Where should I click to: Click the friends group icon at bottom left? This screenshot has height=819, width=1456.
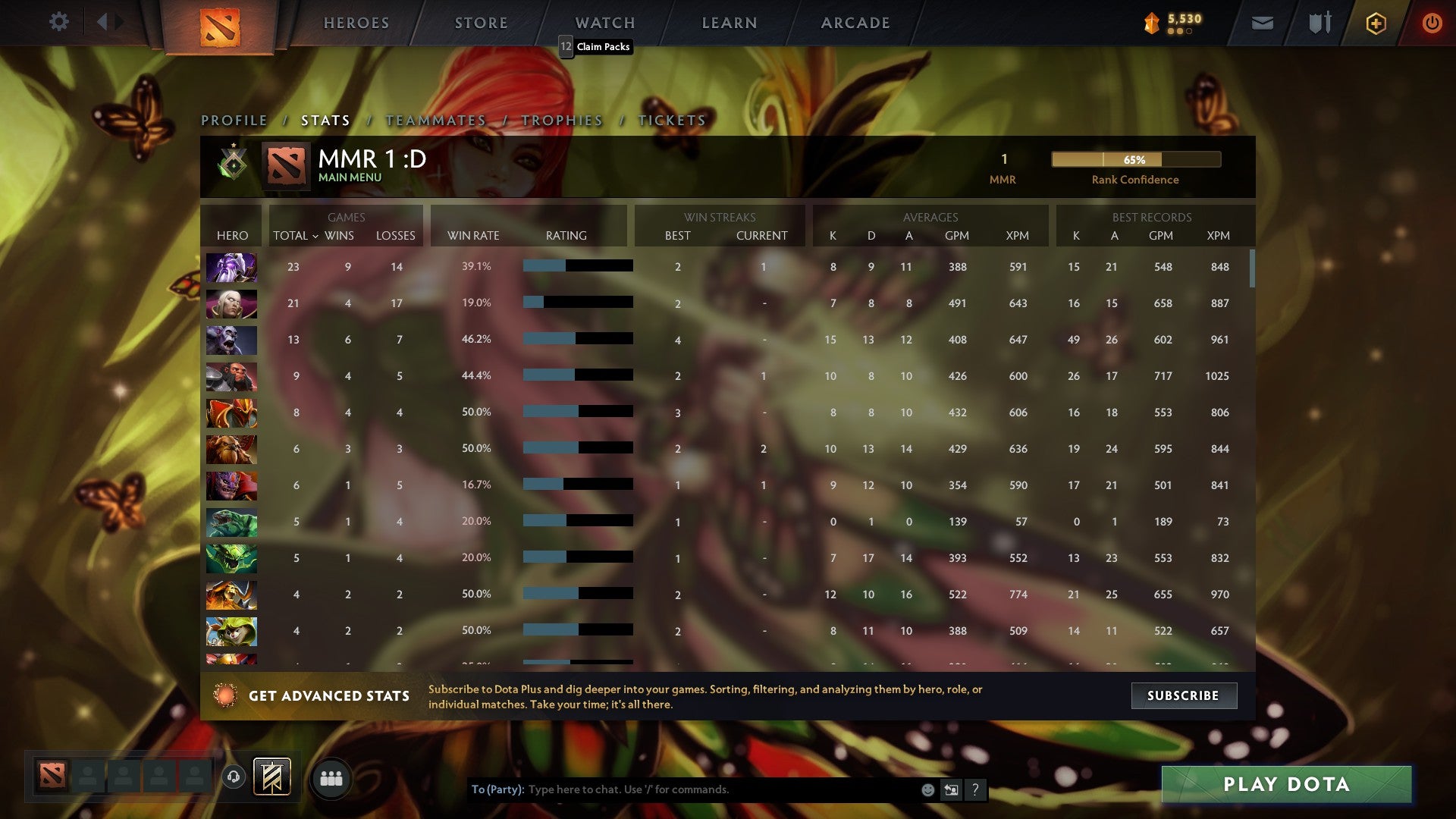331,778
